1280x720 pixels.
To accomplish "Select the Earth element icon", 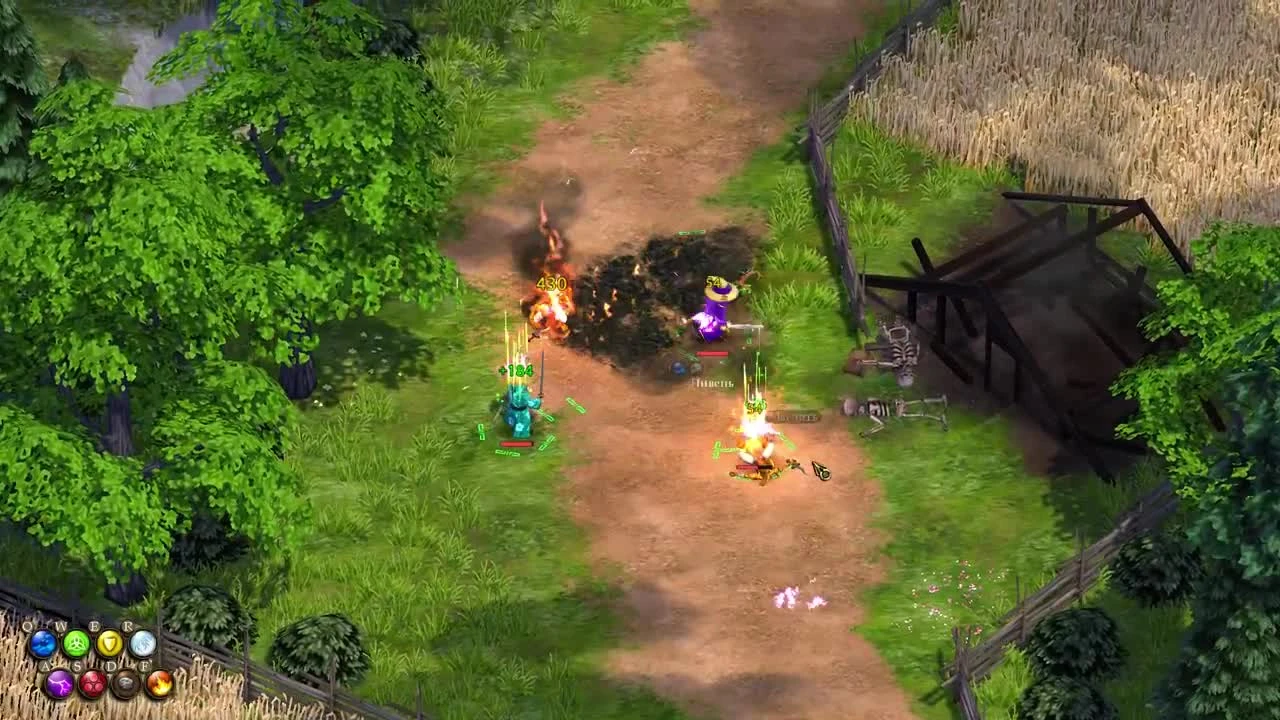I will click(125, 684).
